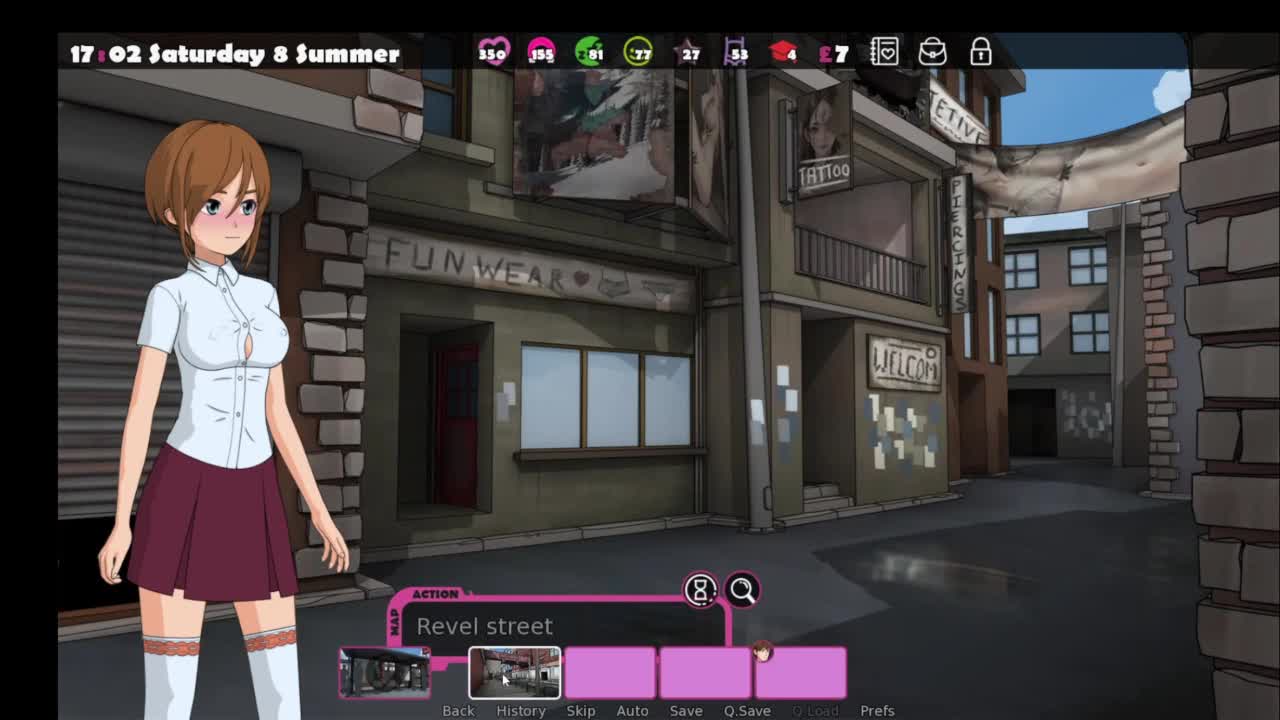Viewport: 1280px width, 720px height.
Task: Open the History log
Action: click(521, 711)
